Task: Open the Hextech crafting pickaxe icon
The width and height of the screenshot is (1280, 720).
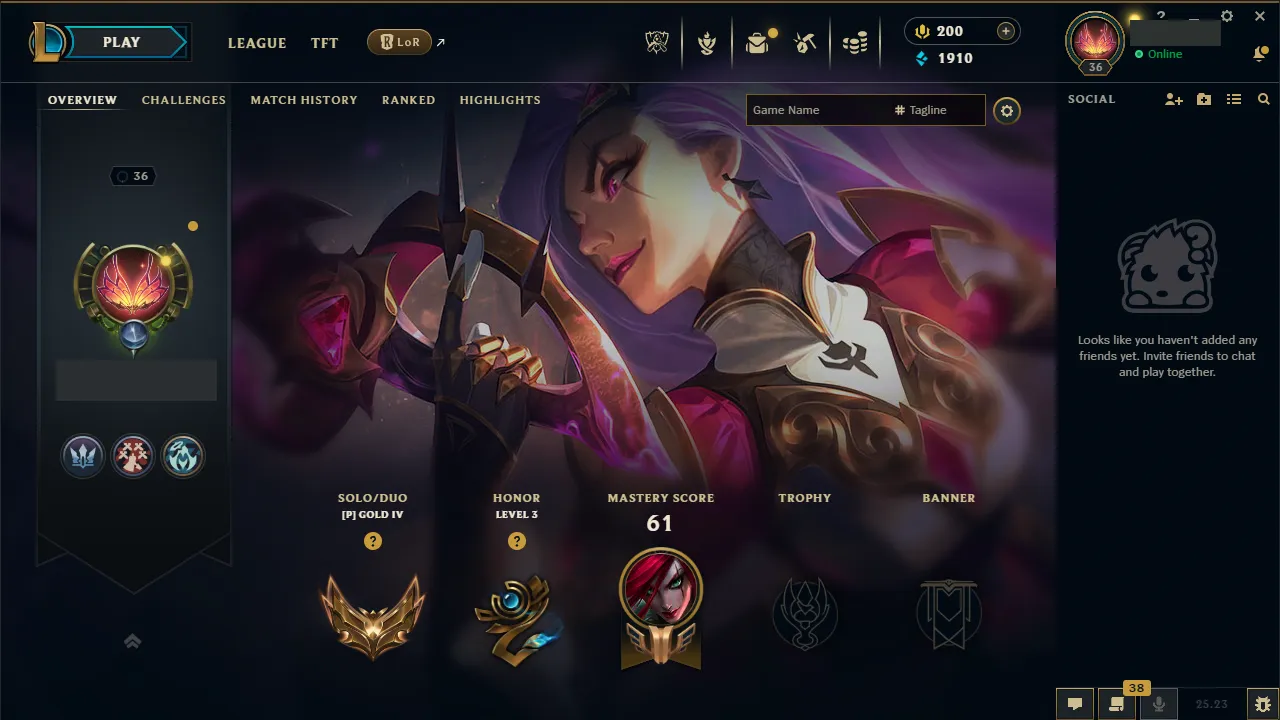Action: click(x=803, y=41)
